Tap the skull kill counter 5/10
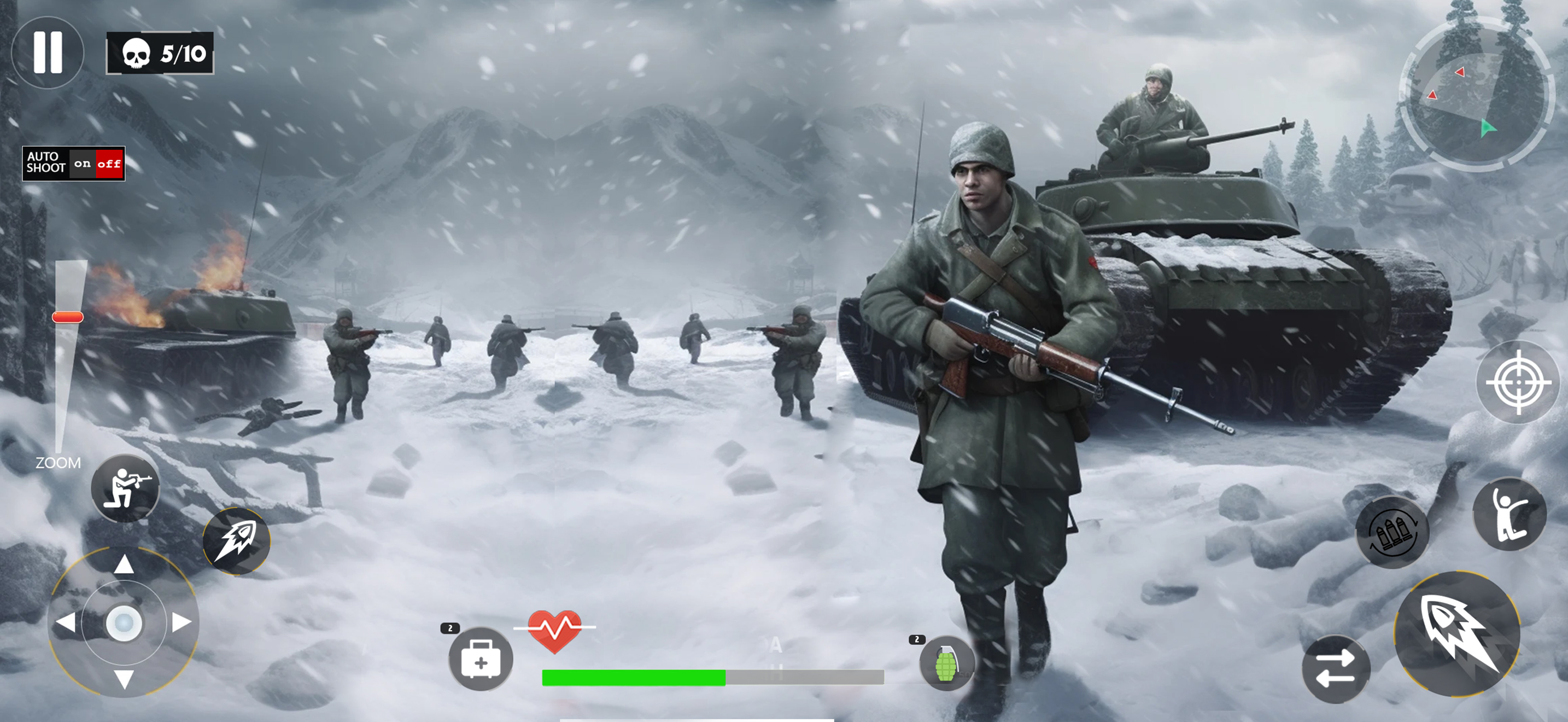 (x=160, y=54)
